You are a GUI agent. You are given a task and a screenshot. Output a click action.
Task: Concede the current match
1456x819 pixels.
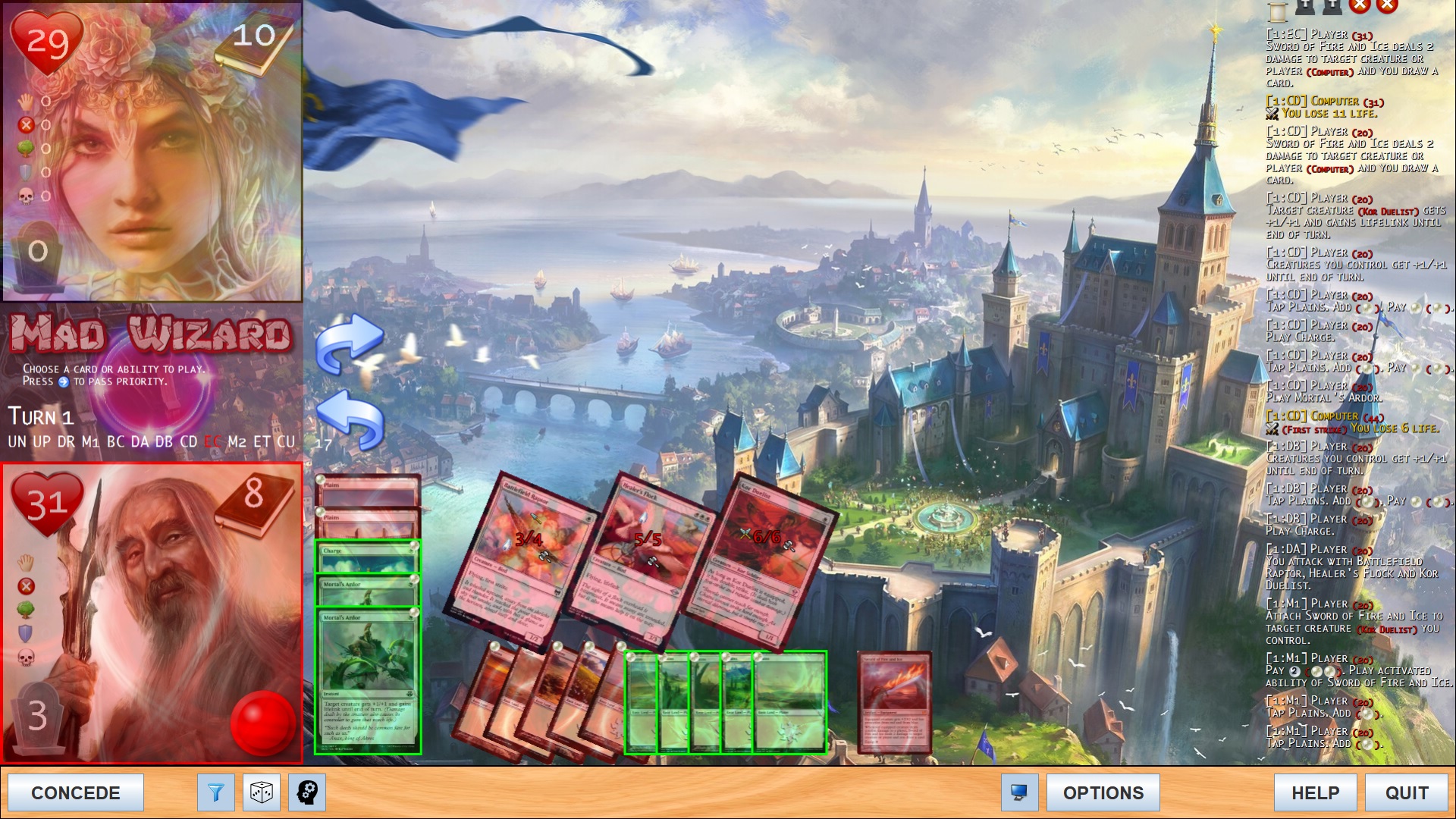tap(75, 792)
